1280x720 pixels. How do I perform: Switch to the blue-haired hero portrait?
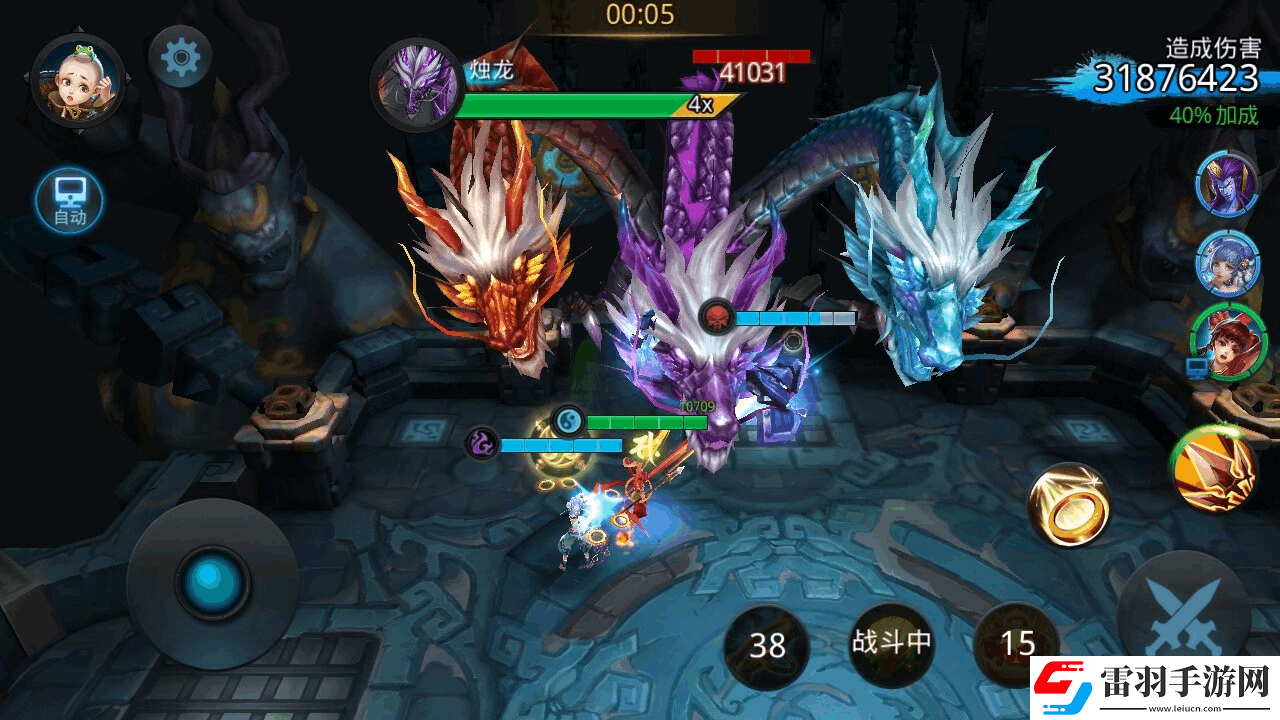pyautogui.click(x=1227, y=260)
